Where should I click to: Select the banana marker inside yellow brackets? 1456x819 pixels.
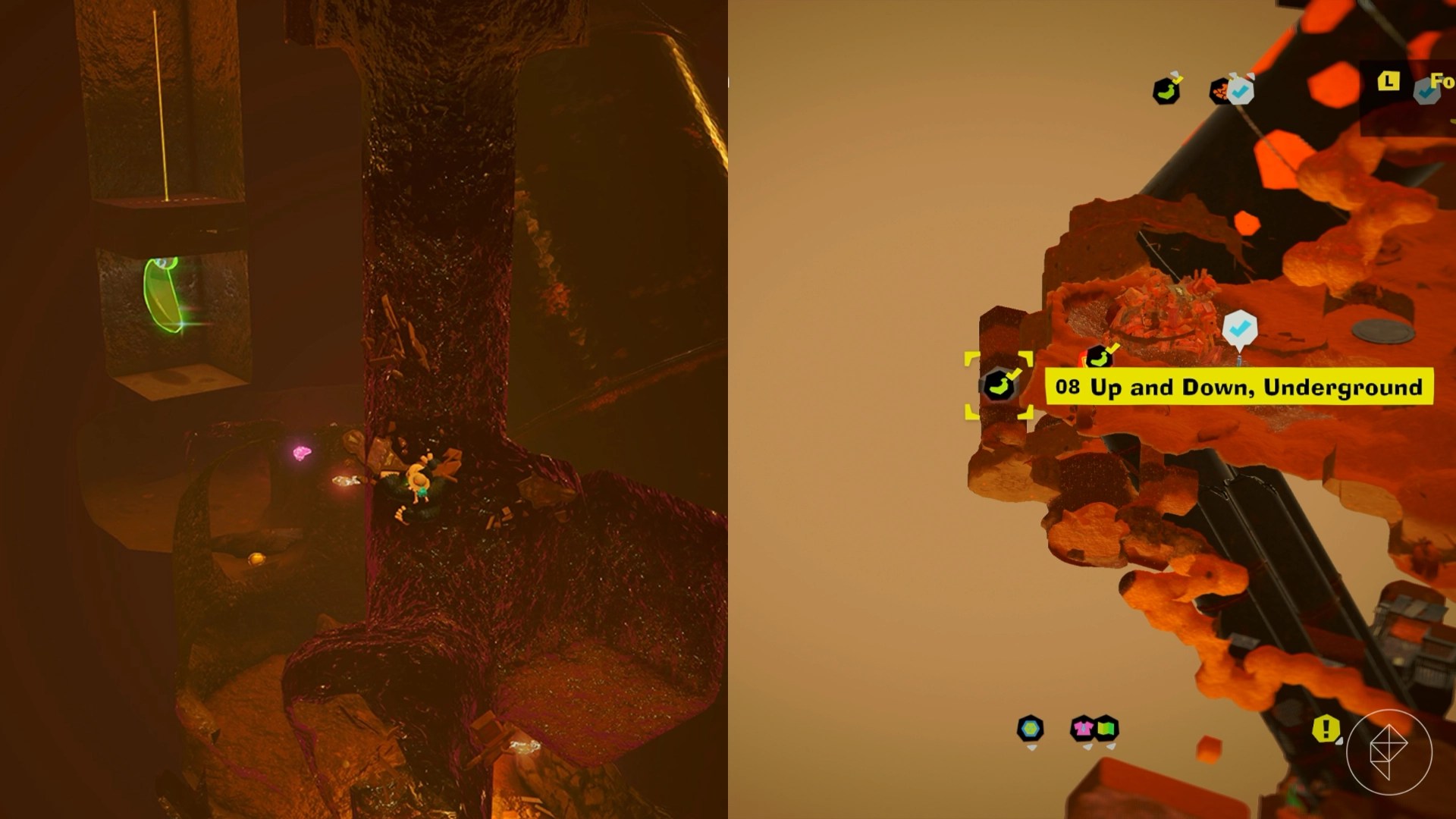[998, 385]
